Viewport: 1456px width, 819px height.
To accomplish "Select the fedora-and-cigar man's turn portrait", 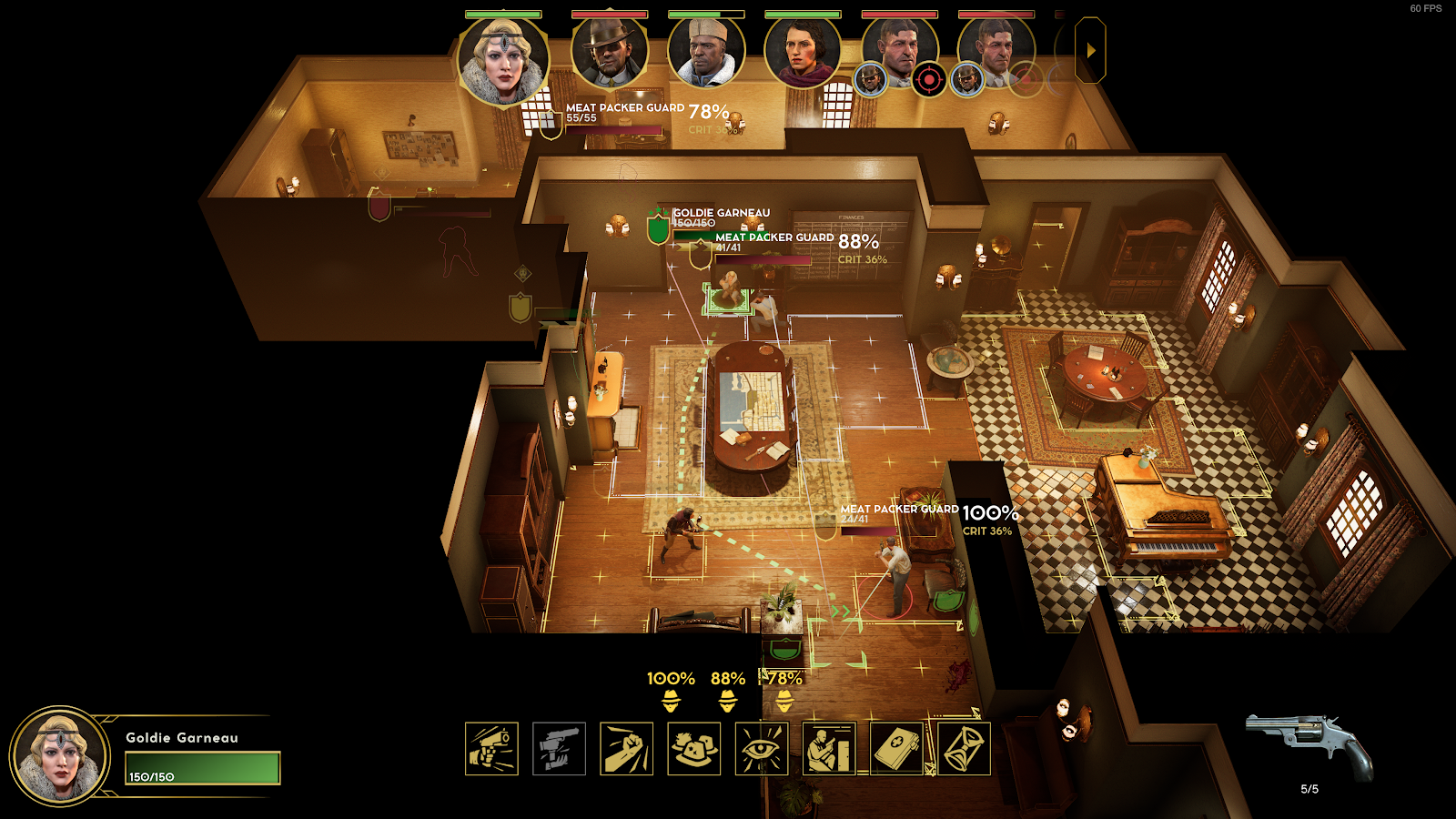I will coord(609,53).
